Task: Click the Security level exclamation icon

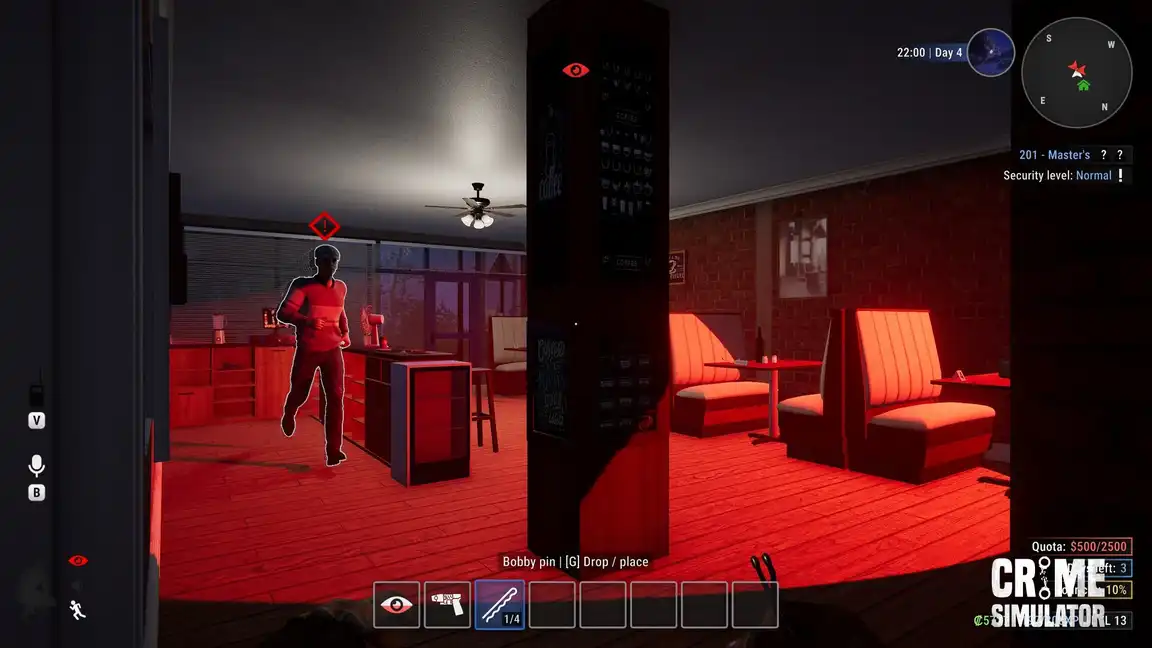Action: (x=1121, y=176)
